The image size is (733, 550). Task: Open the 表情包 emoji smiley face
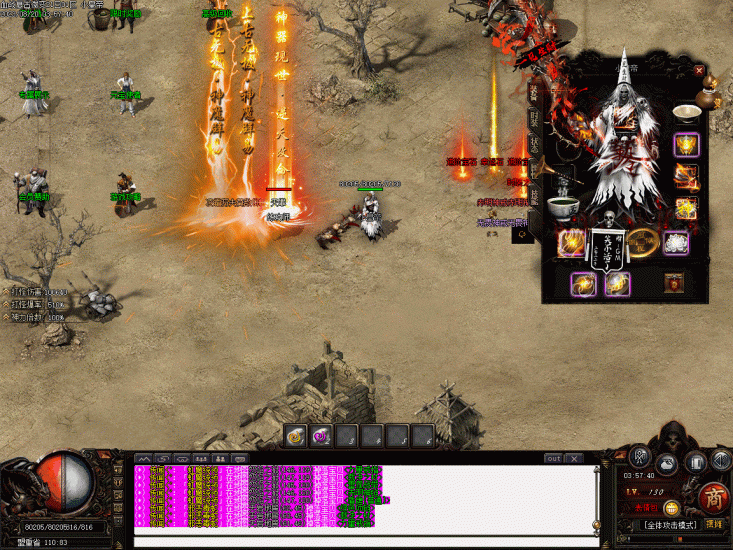[671, 508]
